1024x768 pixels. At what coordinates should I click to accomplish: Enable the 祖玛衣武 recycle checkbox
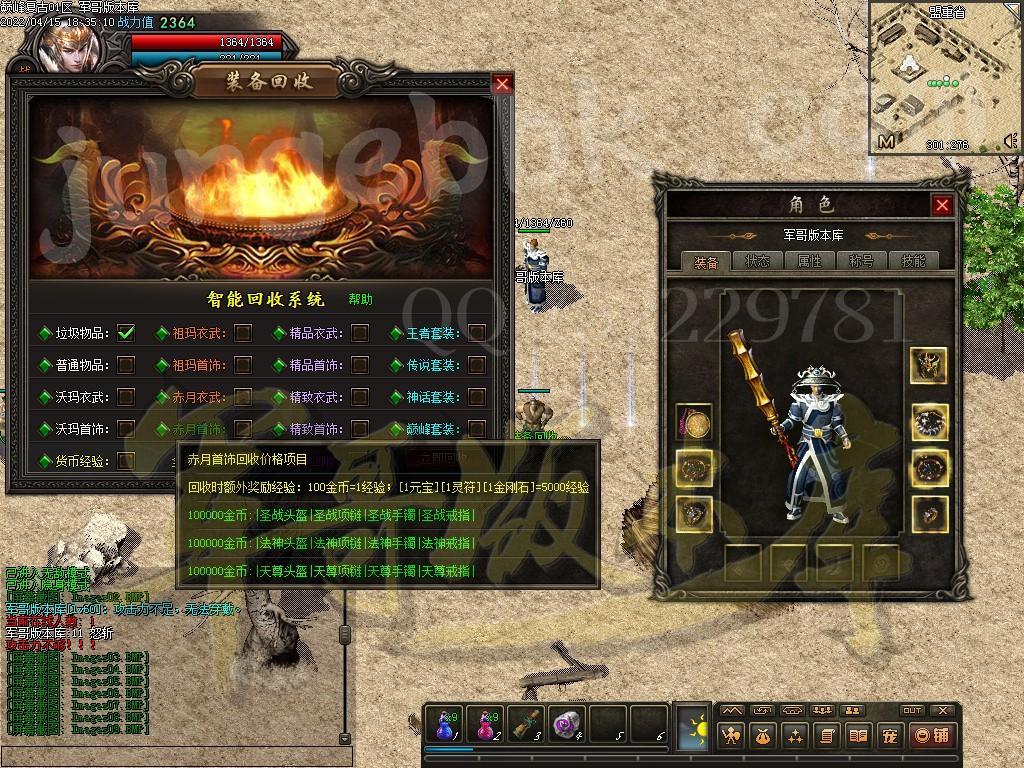click(243, 333)
